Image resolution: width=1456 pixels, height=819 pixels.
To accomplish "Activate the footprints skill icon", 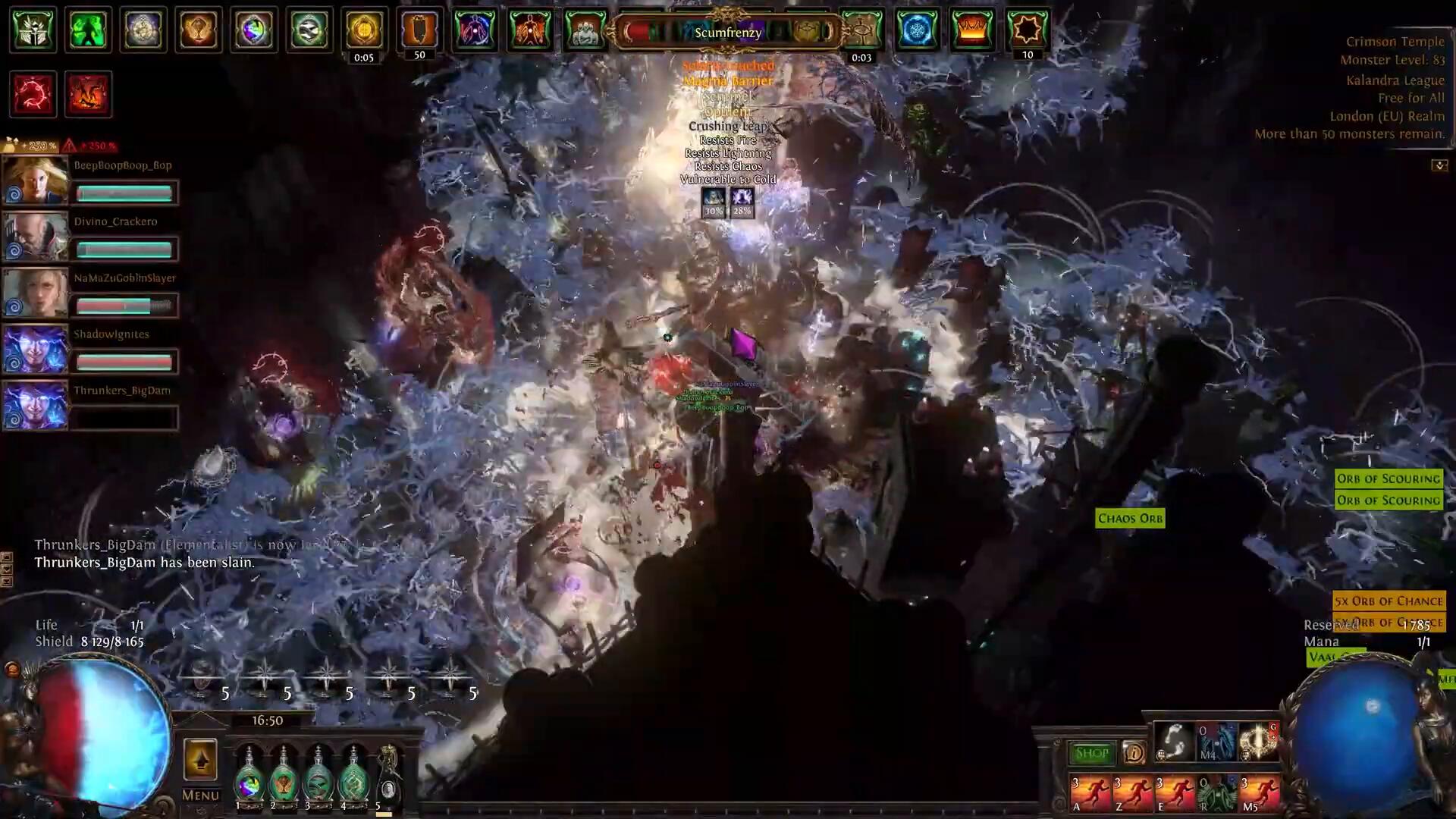I will 1174,742.
